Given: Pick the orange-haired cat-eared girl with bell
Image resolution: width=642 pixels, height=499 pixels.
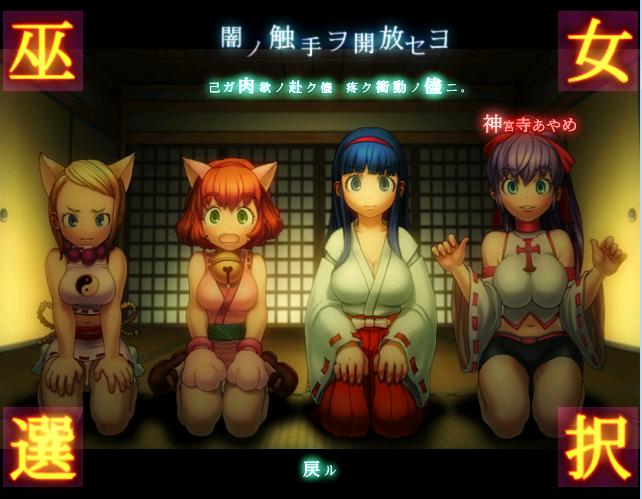Looking at the screenshot, I should (226, 280).
